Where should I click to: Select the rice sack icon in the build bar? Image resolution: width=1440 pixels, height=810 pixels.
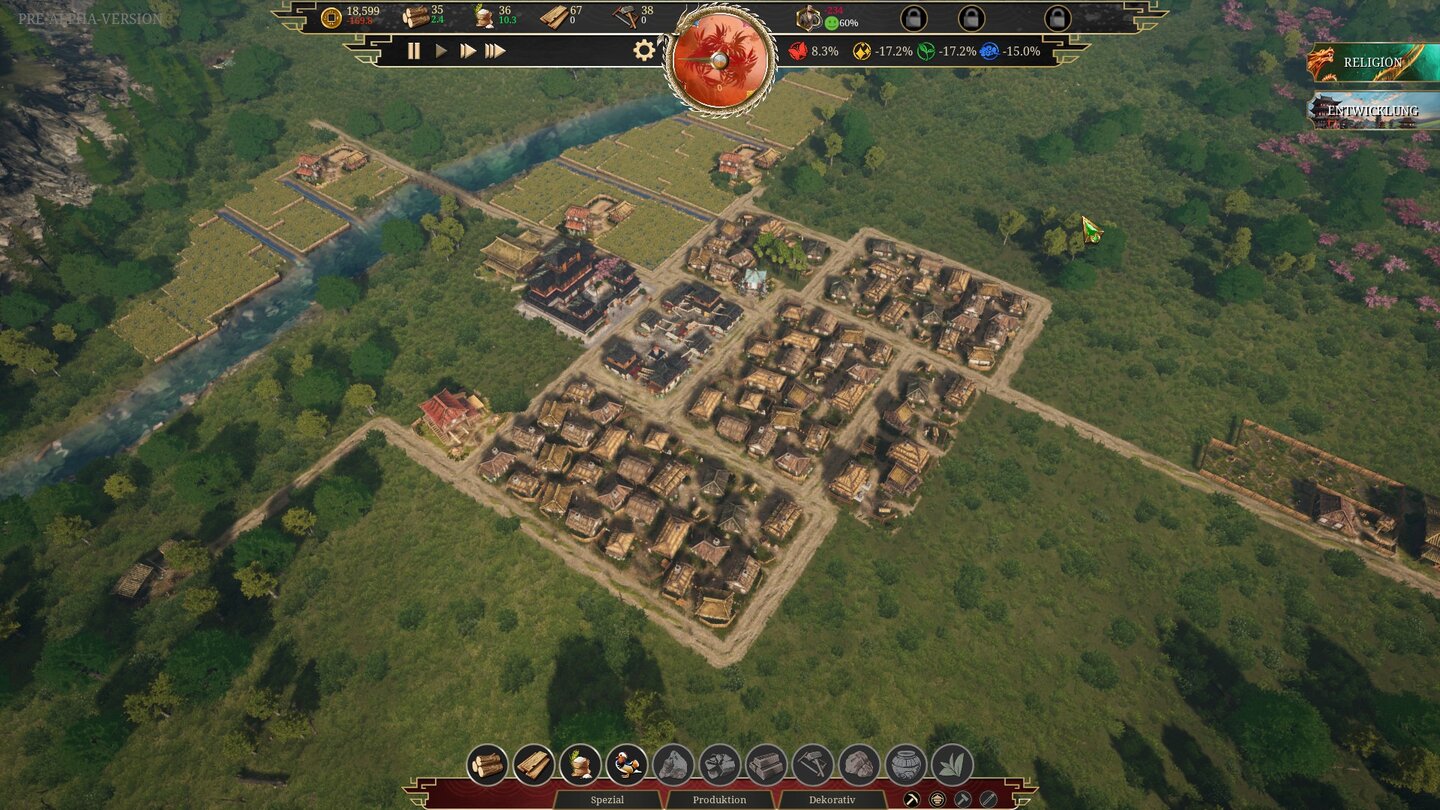click(x=578, y=764)
